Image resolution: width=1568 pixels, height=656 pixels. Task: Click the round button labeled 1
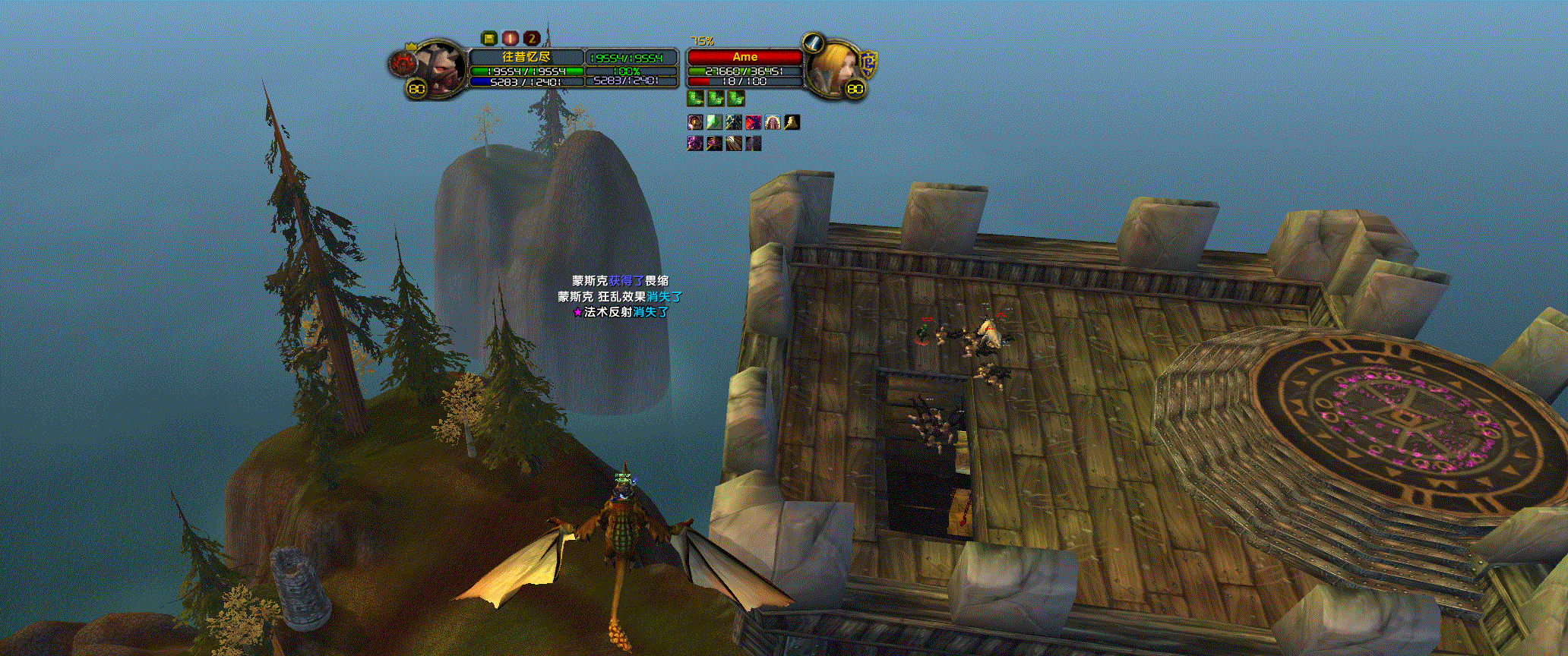coord(511,38)
